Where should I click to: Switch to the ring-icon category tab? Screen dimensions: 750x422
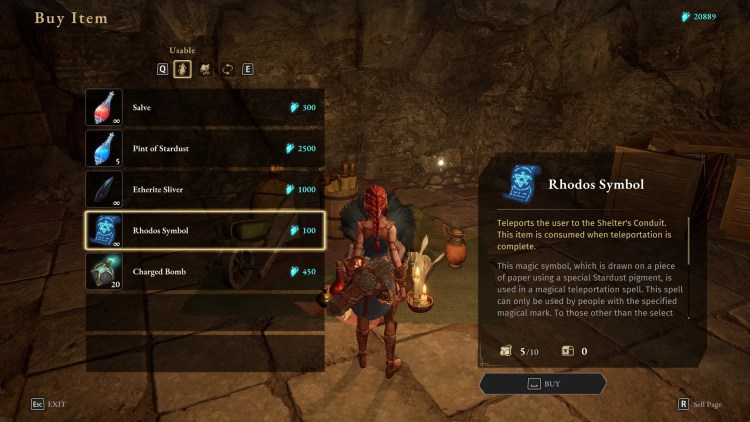tap(226, 69)
